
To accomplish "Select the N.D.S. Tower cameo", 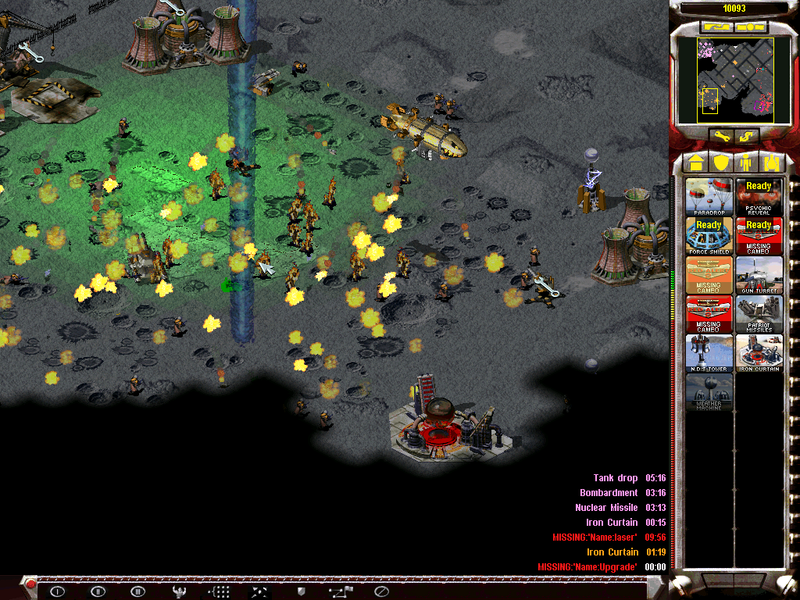I will tap(709, 353).
